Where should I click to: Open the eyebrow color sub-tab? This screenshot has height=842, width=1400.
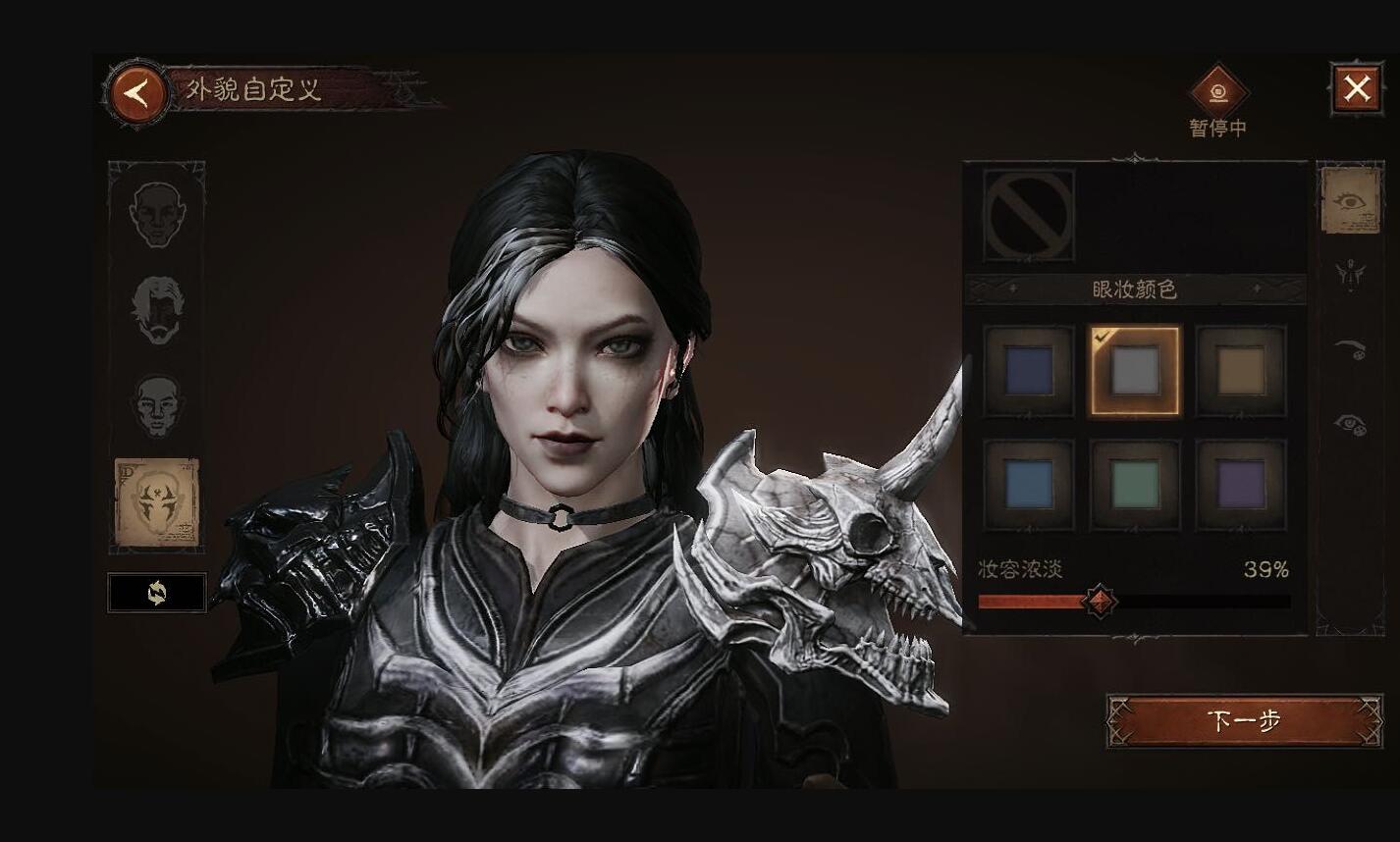(1351, 346)
